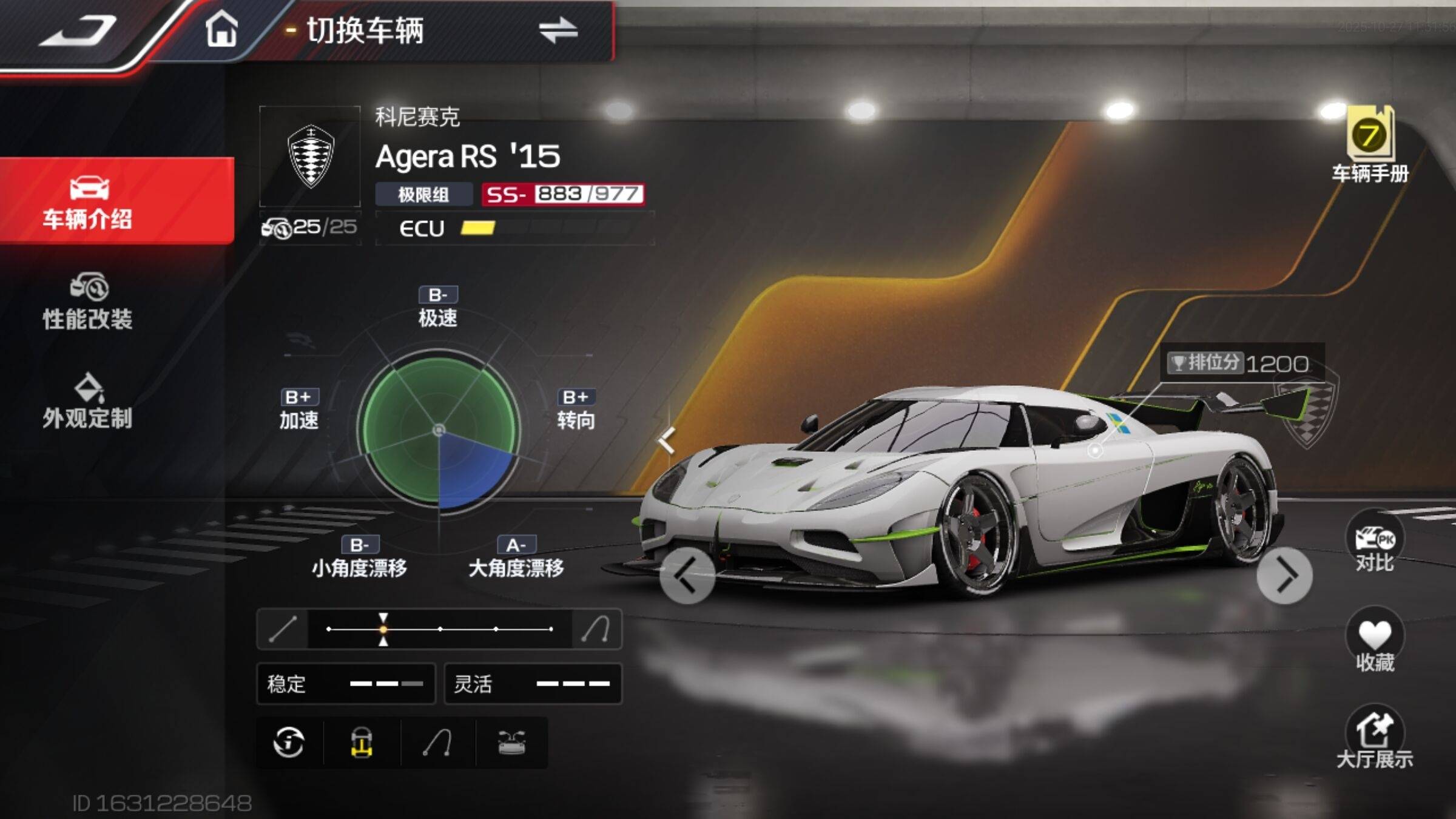Image resolution: width=1456 pixels, height=819 pixels.
Task: Collapse the stats panel with the chevron
Action: click(667, 440)
